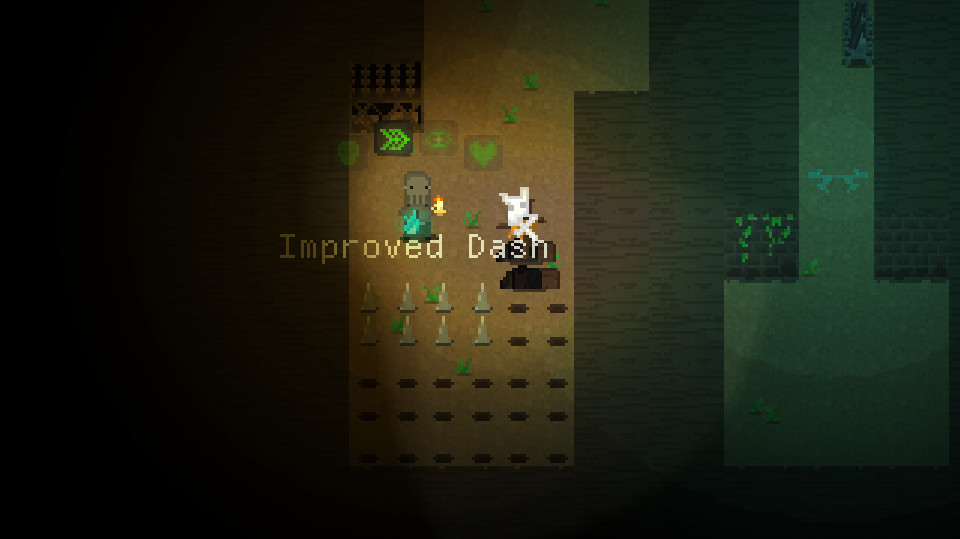Image resolution: width=960 pixels, height=539 pixels.
Task: Choose the green eye upgrade icon
Action: tap(439, 139)
